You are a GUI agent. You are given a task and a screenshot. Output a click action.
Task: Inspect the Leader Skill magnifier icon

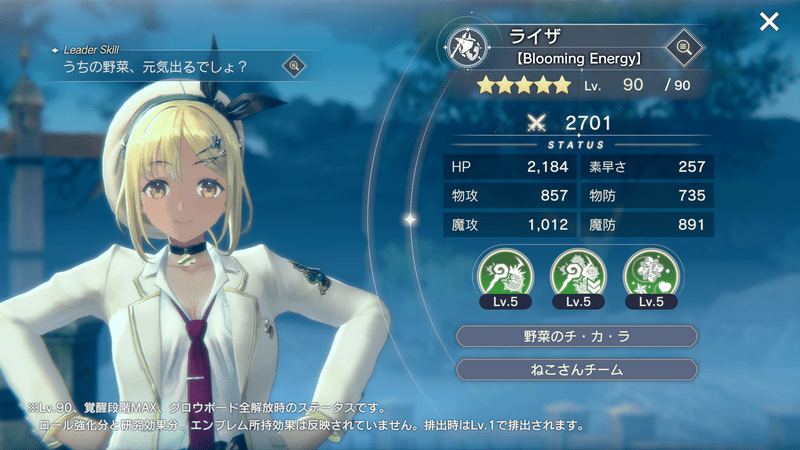(294, 66)
